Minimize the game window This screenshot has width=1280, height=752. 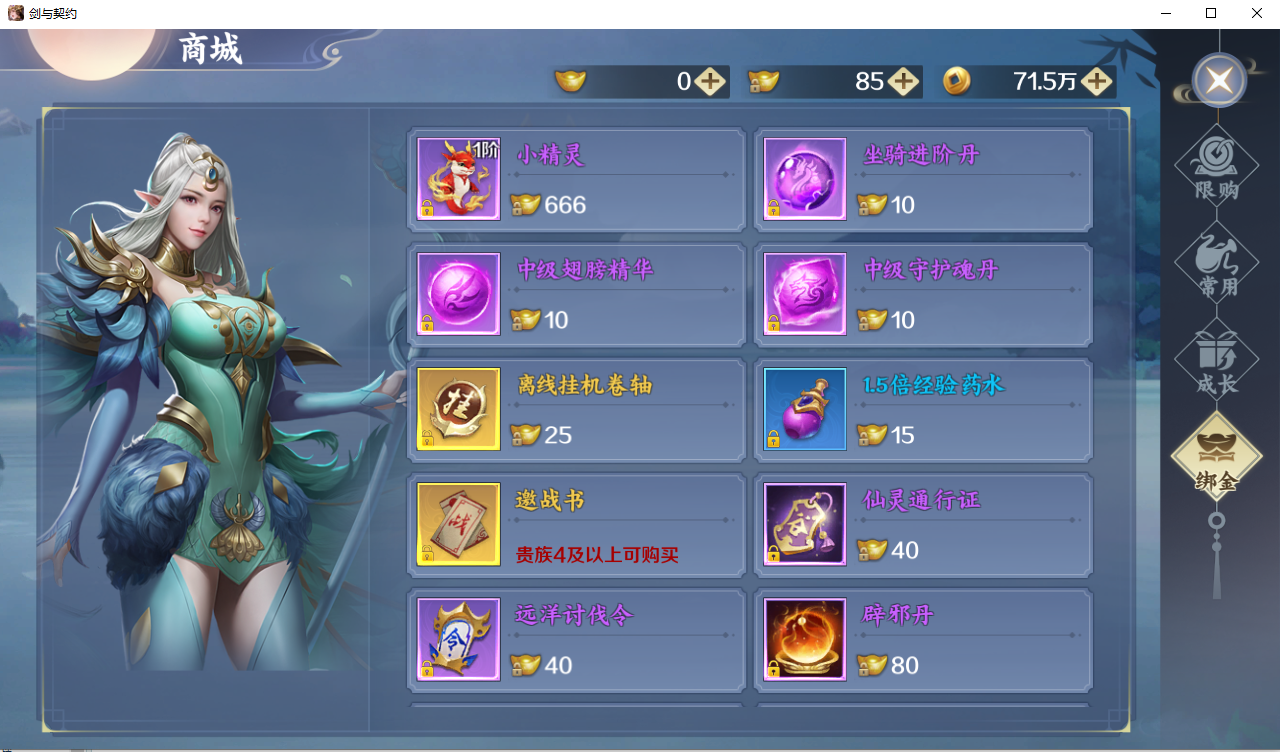[x=1165, y=14]
